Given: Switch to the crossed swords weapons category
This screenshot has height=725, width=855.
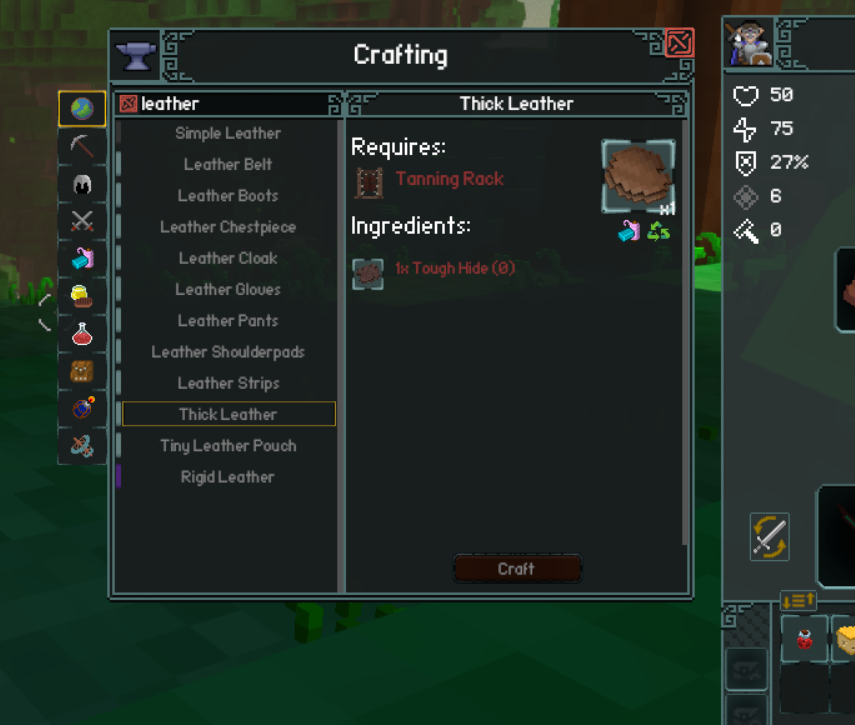Looking at the screenshot, I should point(82,221).
